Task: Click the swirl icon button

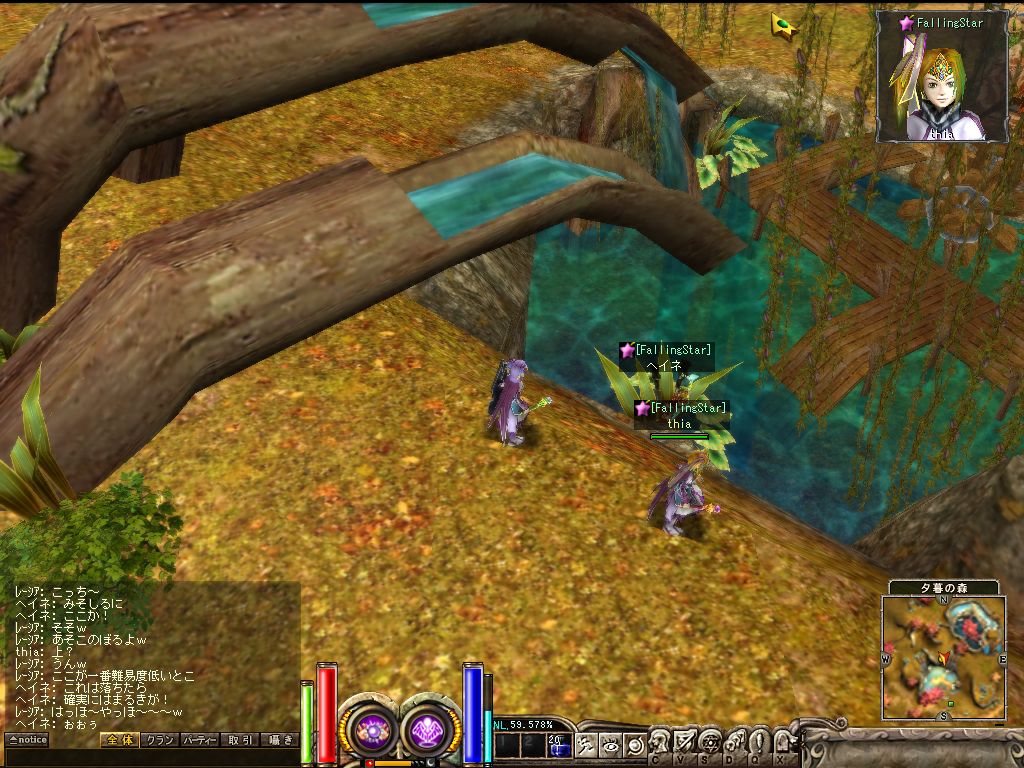Action: point(634,745)
